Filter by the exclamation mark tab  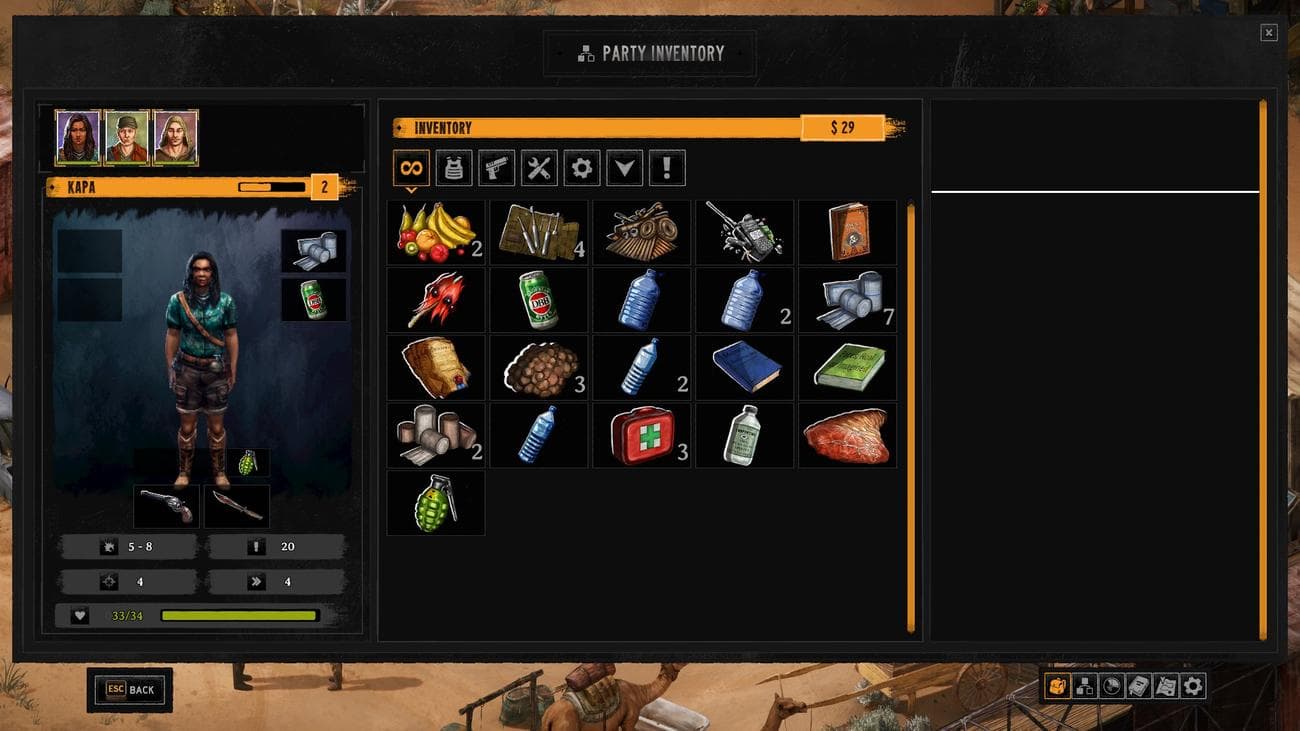tap(667, 168)
